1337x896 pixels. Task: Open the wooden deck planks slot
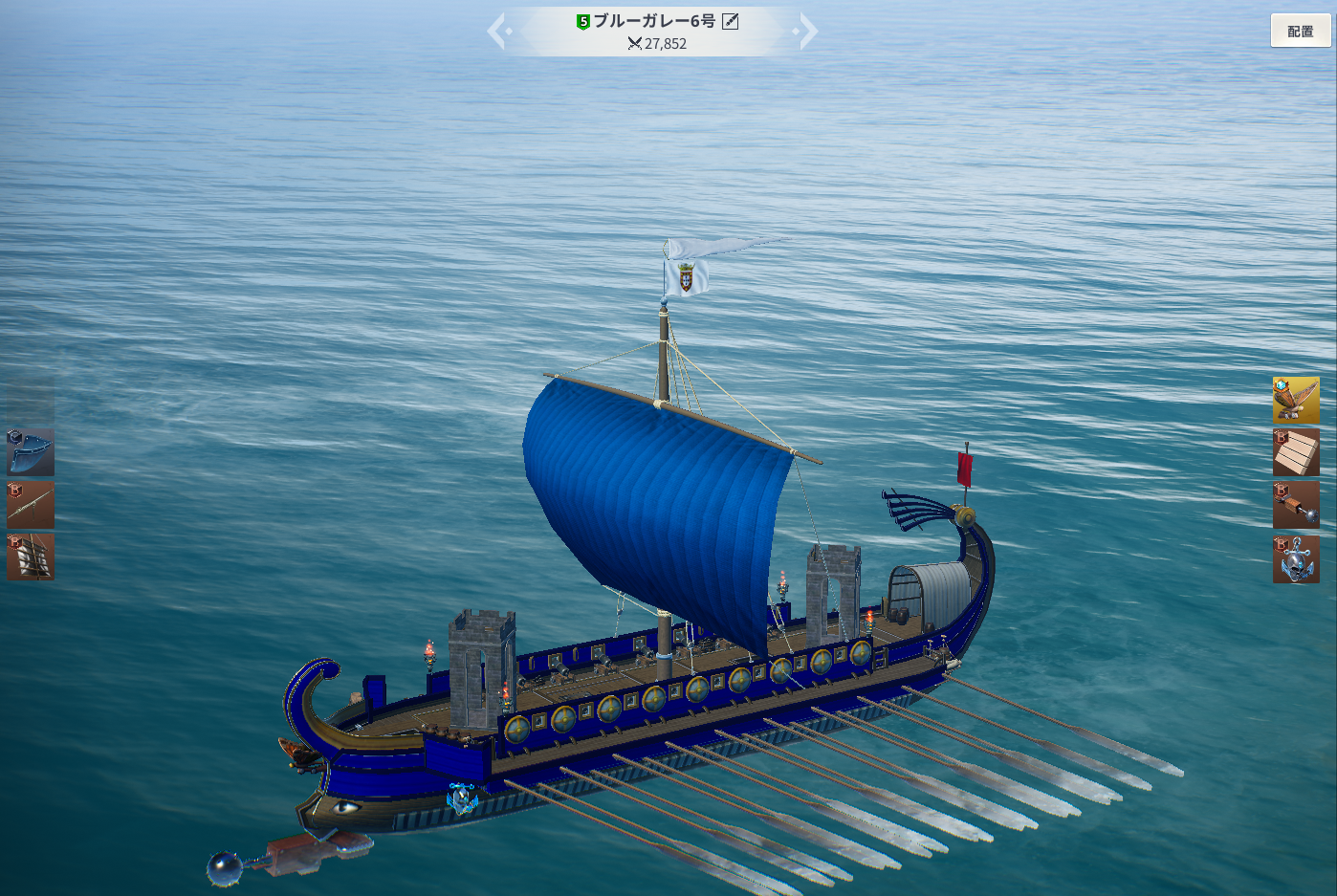click(1296, 452)
